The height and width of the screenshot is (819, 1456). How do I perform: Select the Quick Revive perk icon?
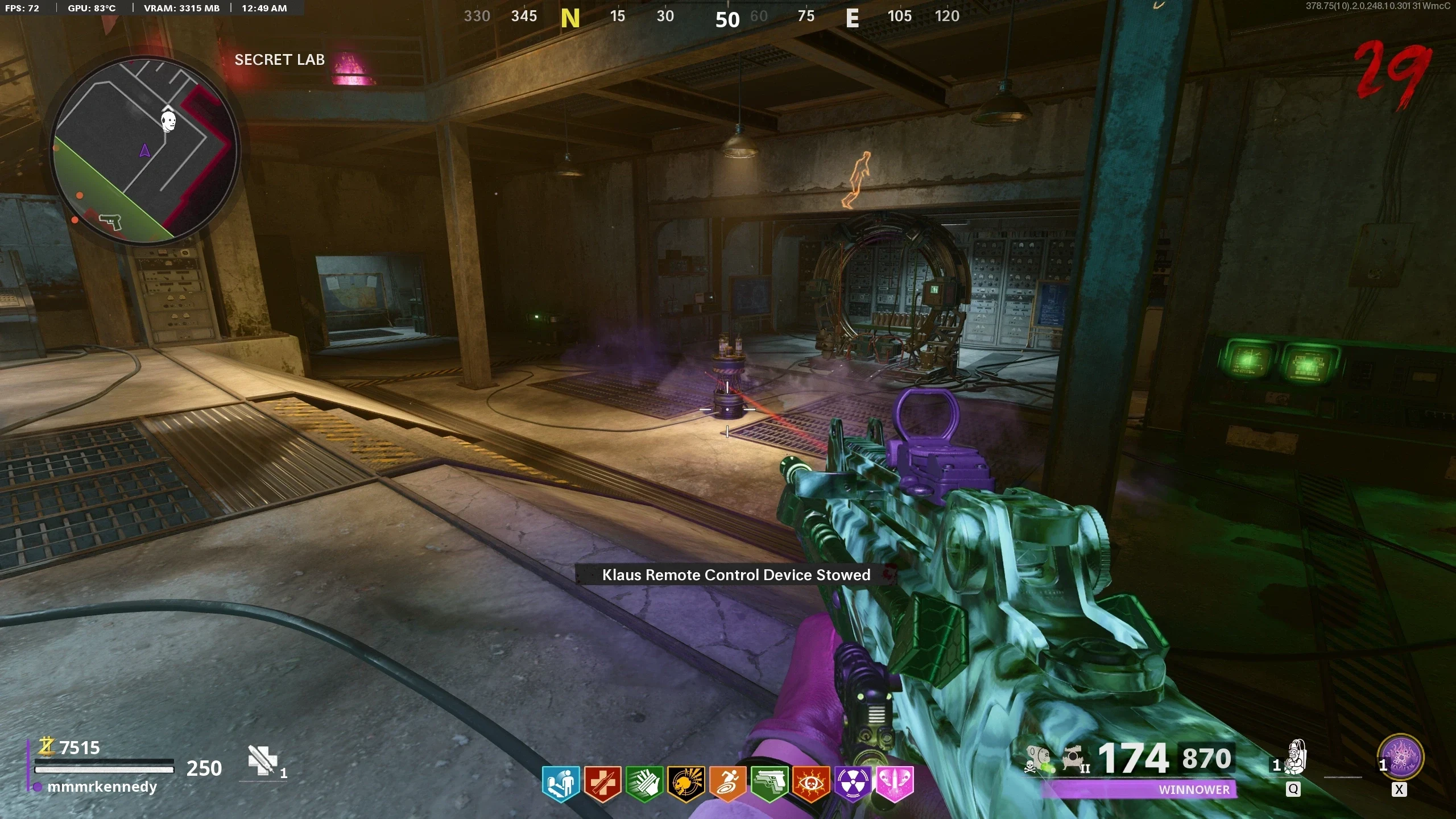click(x=561, y=783)
